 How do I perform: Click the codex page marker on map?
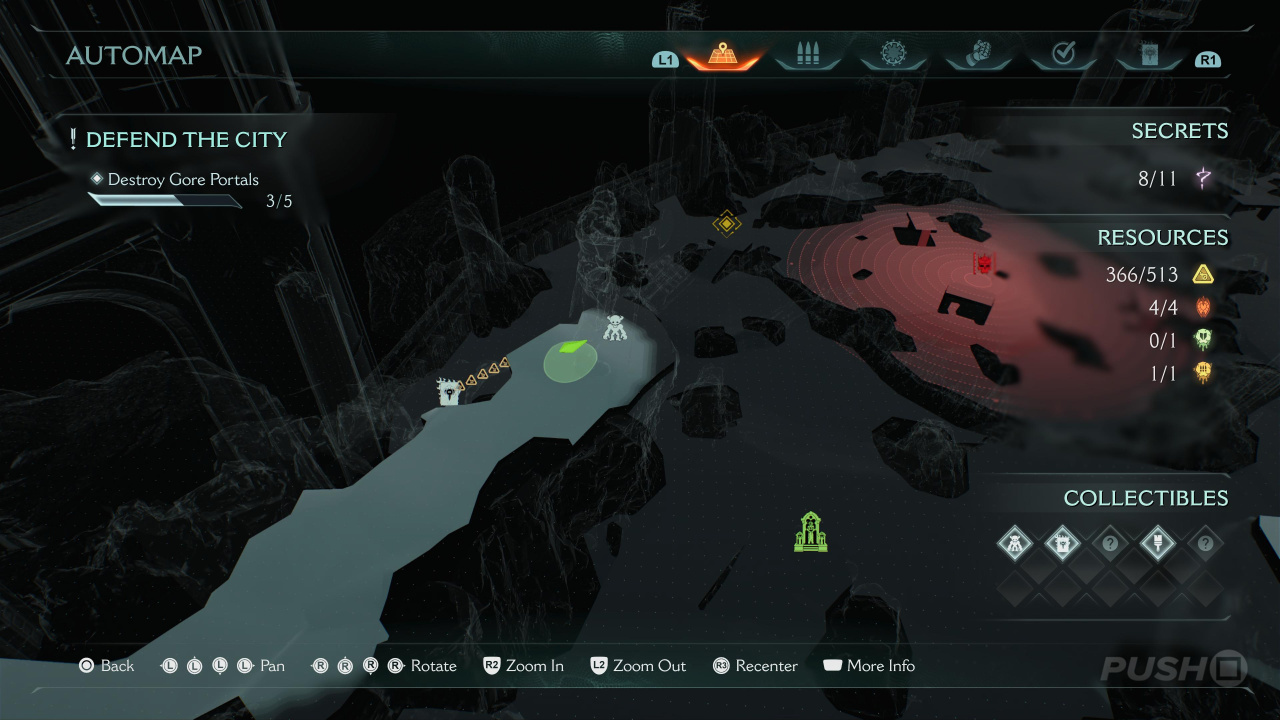(x=449, y=391)
